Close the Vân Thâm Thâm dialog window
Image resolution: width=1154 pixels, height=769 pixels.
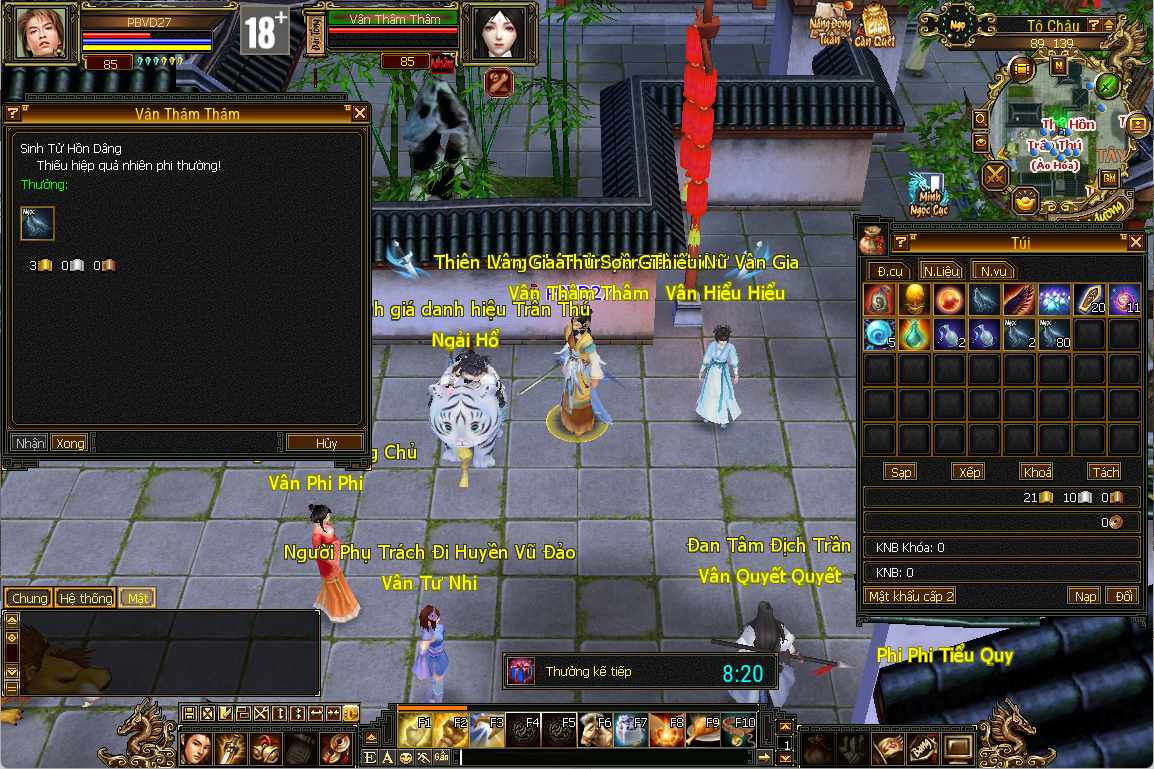pos(360,114)
